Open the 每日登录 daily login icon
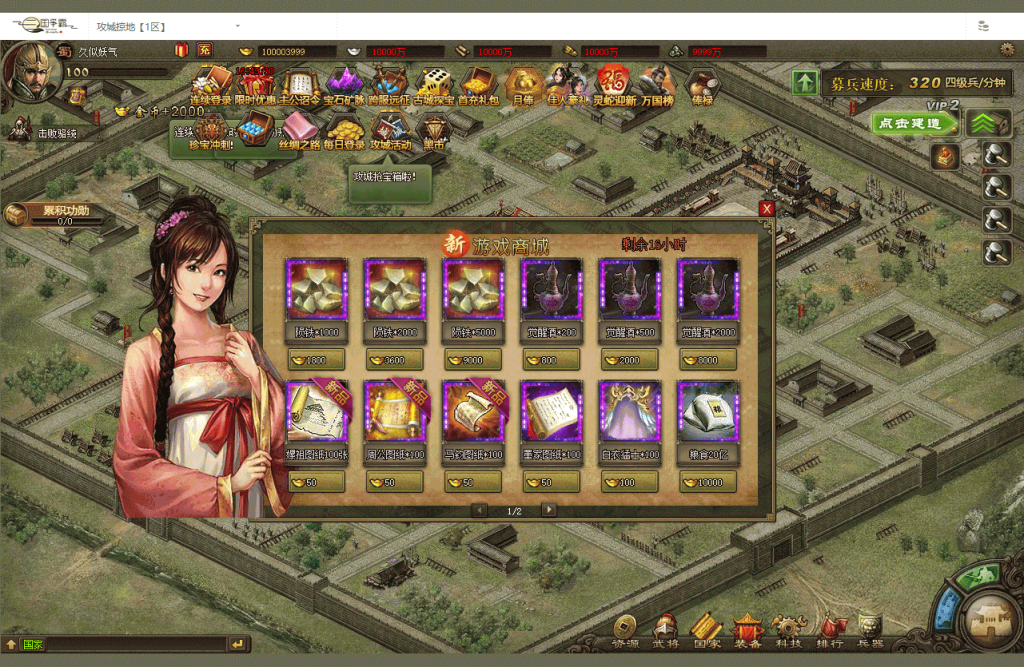The image size is (1024, 667). tap(345, 131)
